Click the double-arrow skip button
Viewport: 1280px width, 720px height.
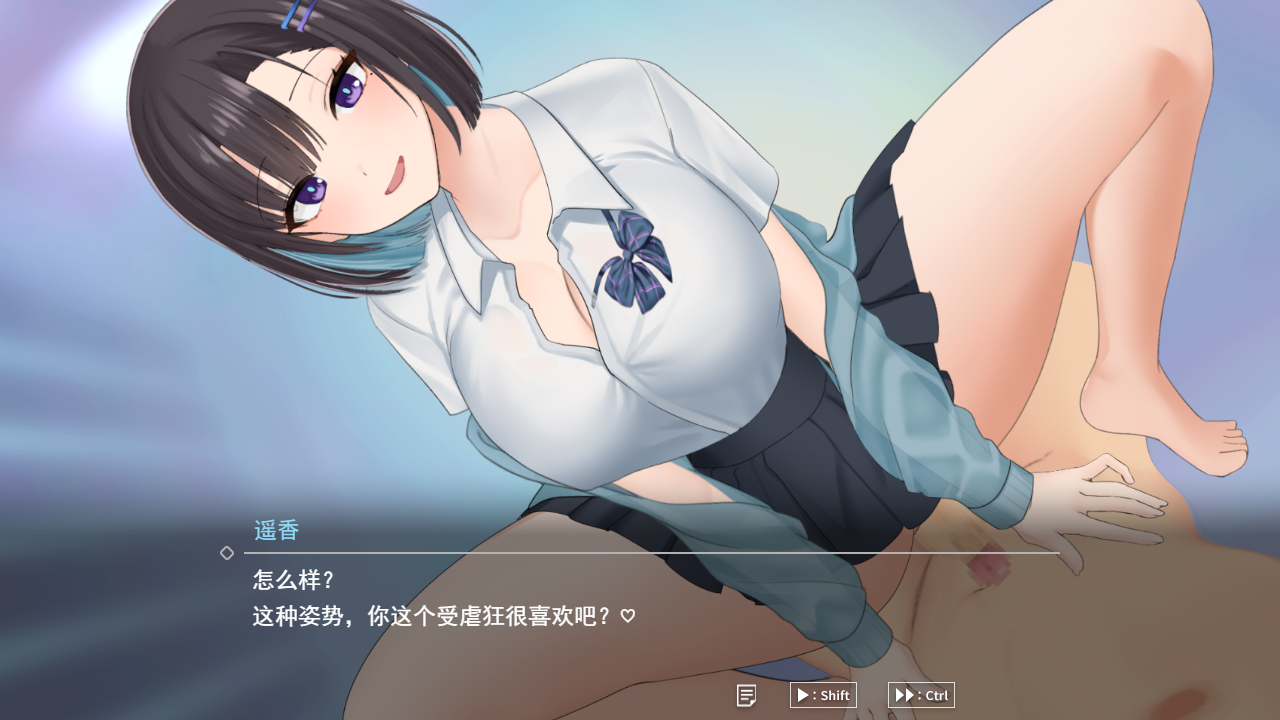point(920,695)
